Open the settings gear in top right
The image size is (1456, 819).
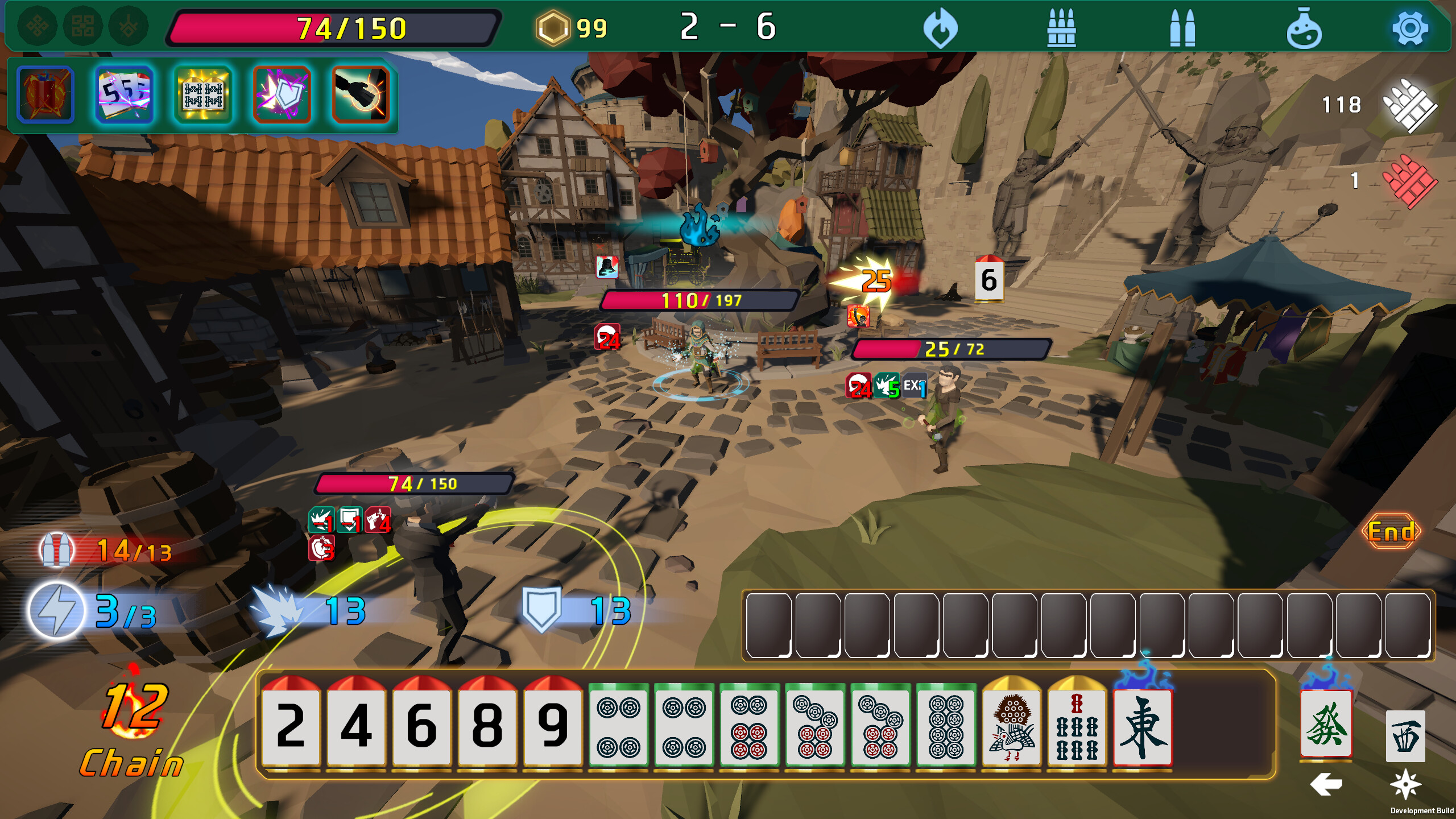(x=1426, y=26)
